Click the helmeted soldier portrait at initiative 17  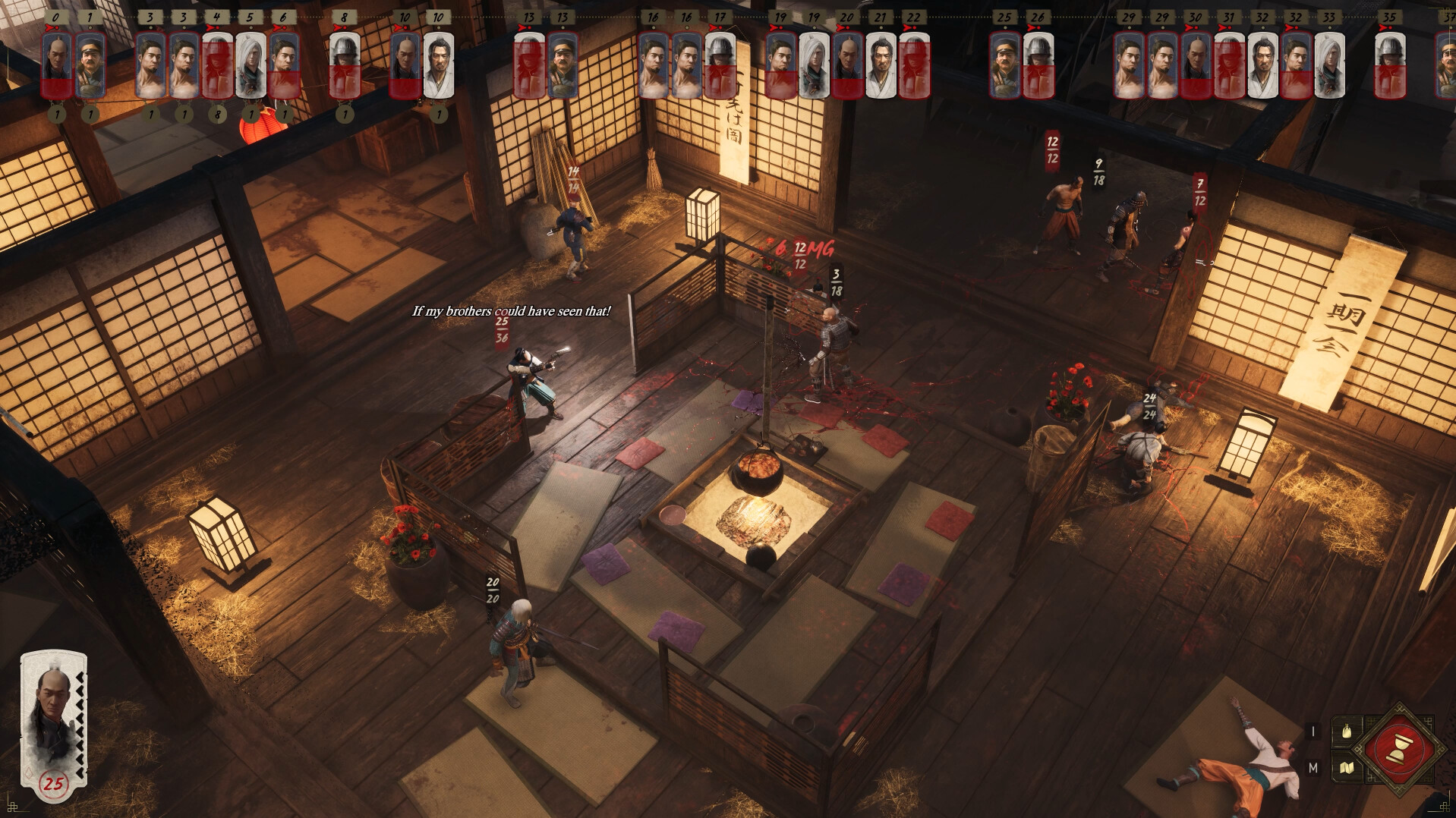(721, 64)
